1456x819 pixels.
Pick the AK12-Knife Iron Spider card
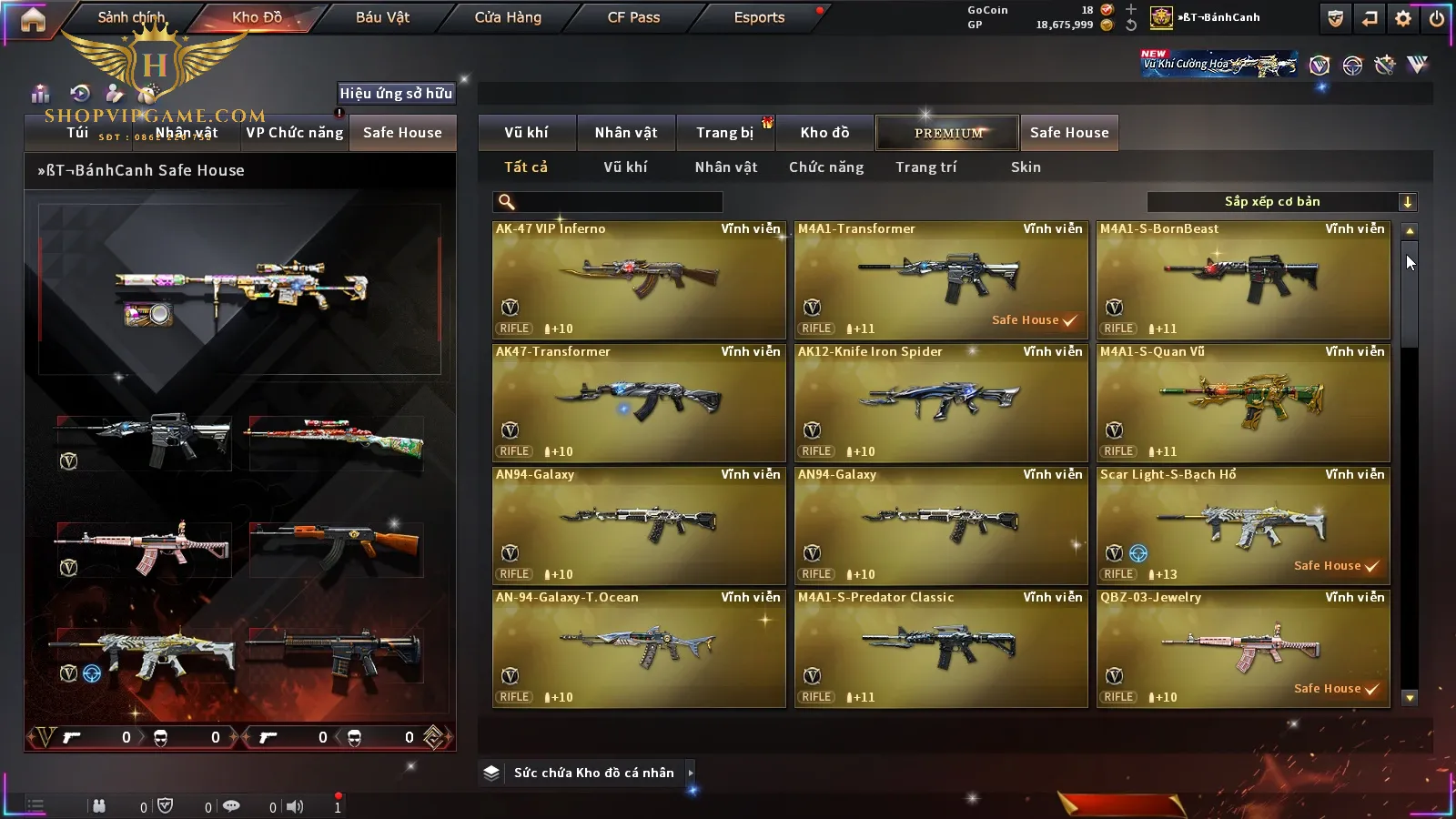click(941, 402)
